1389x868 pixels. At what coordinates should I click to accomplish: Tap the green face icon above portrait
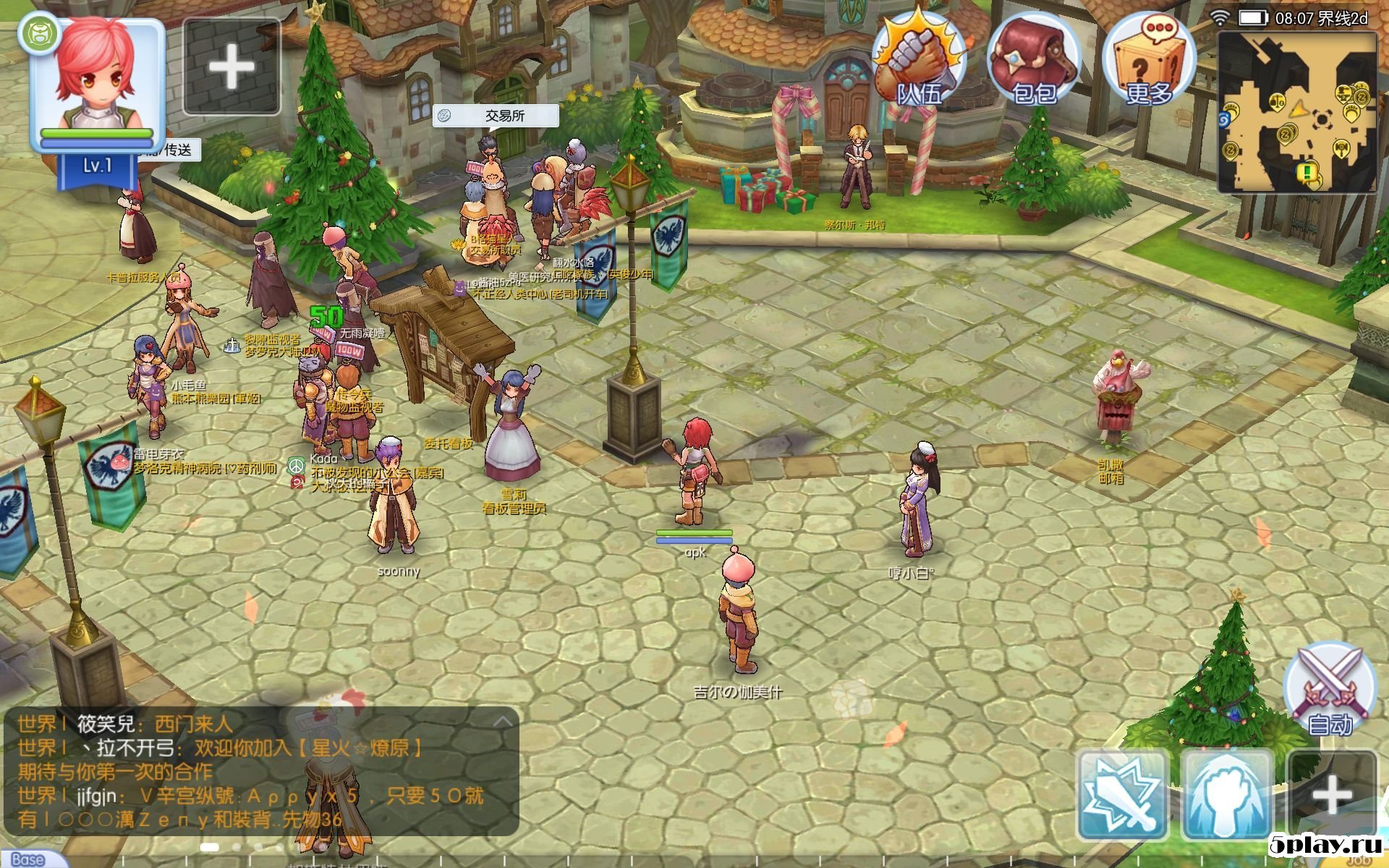(x=38, y=34)
